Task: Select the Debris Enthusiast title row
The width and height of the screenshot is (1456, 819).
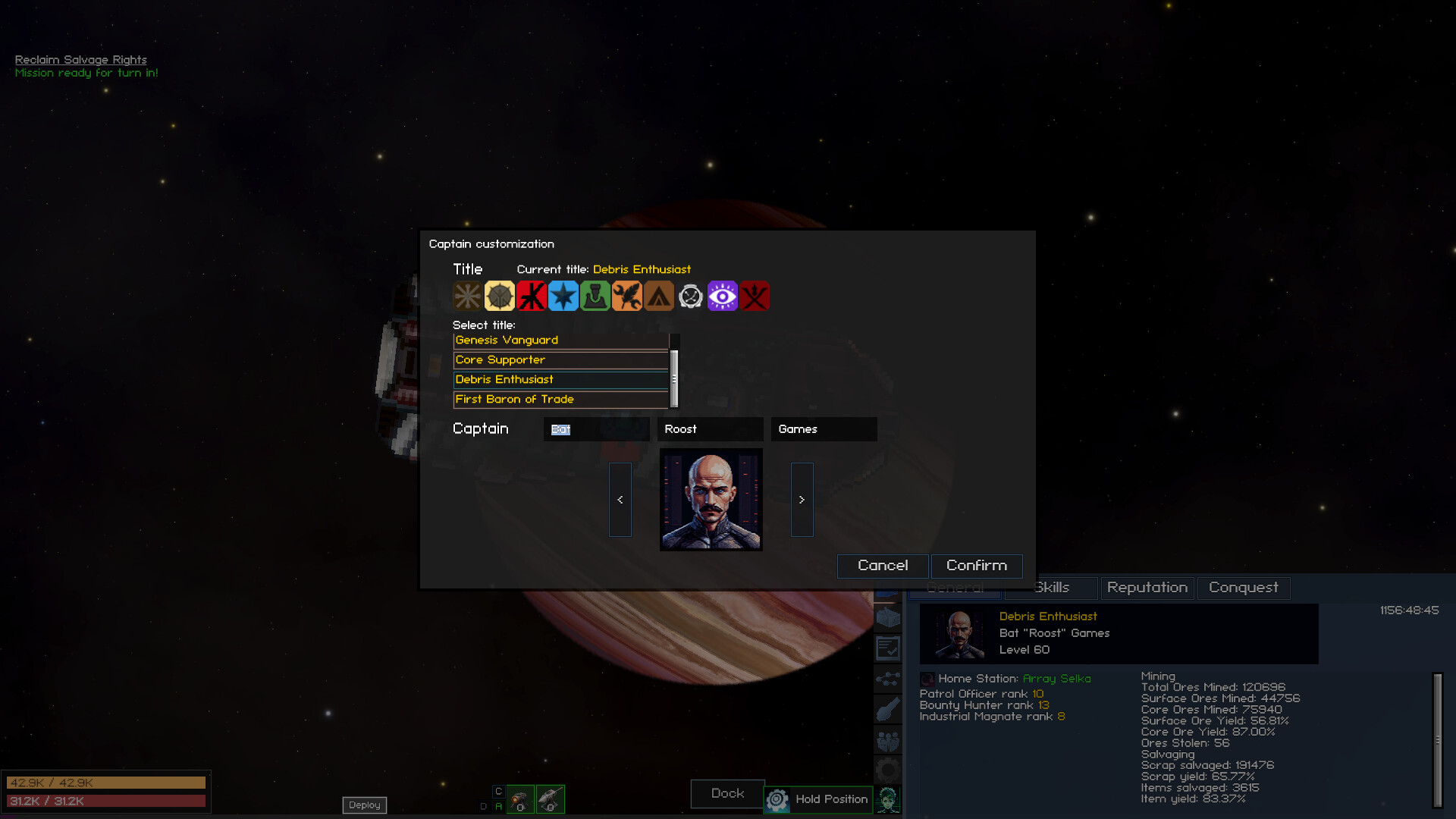Action: (x=560, y=380)
